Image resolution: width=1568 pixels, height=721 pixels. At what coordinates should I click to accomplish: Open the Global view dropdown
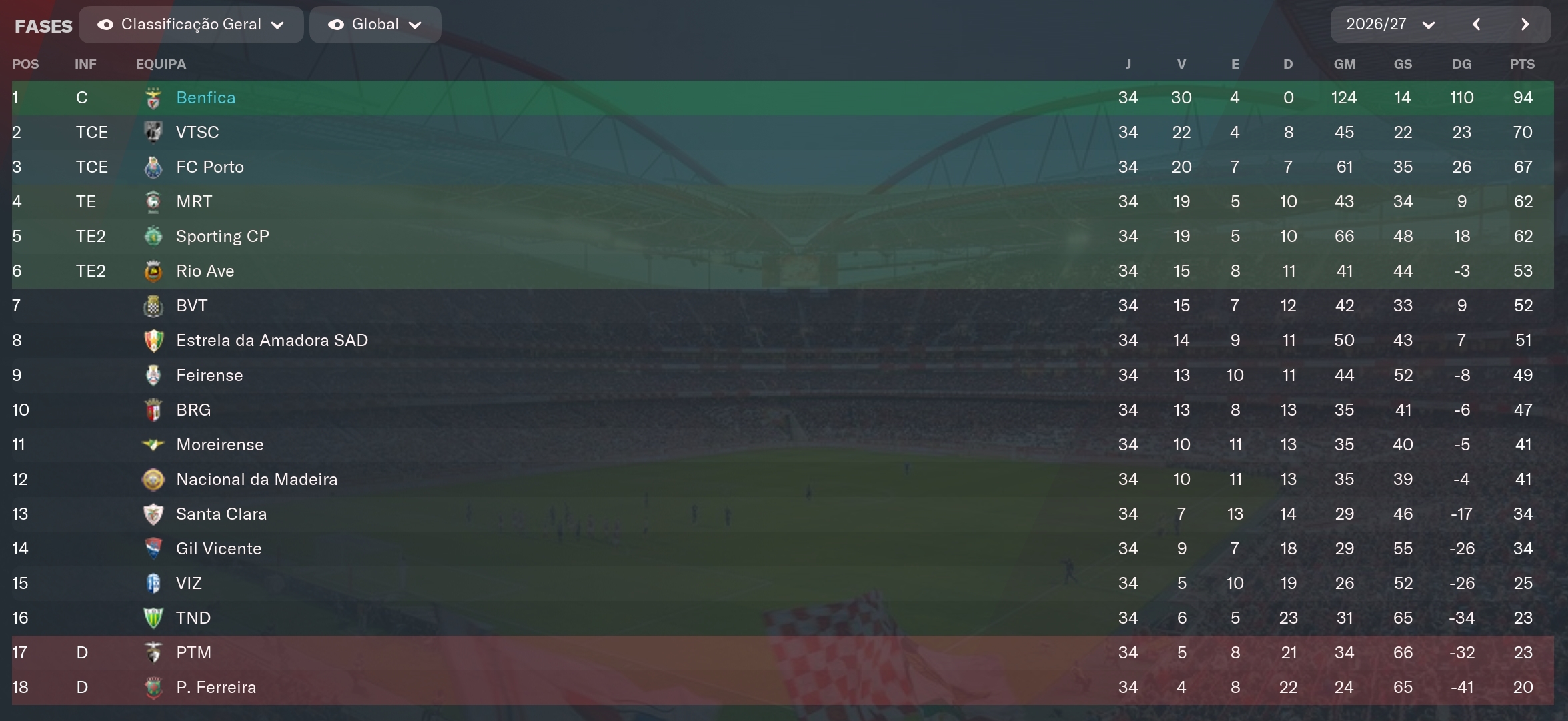375,25
